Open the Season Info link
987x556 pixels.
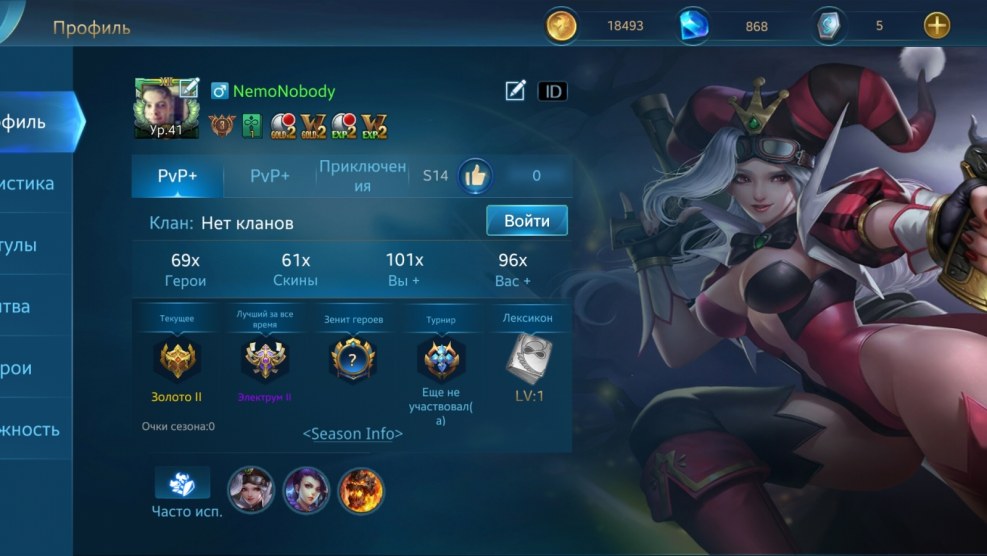[x=353, y=434]
